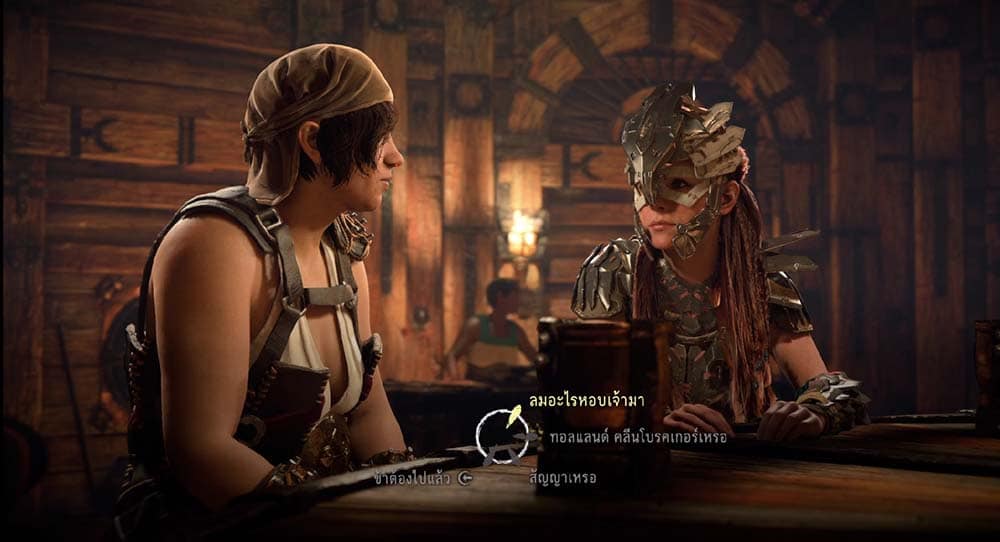
Task: Ask about the contract with "สัญญาเหรอ"
Action: point(563,478)
